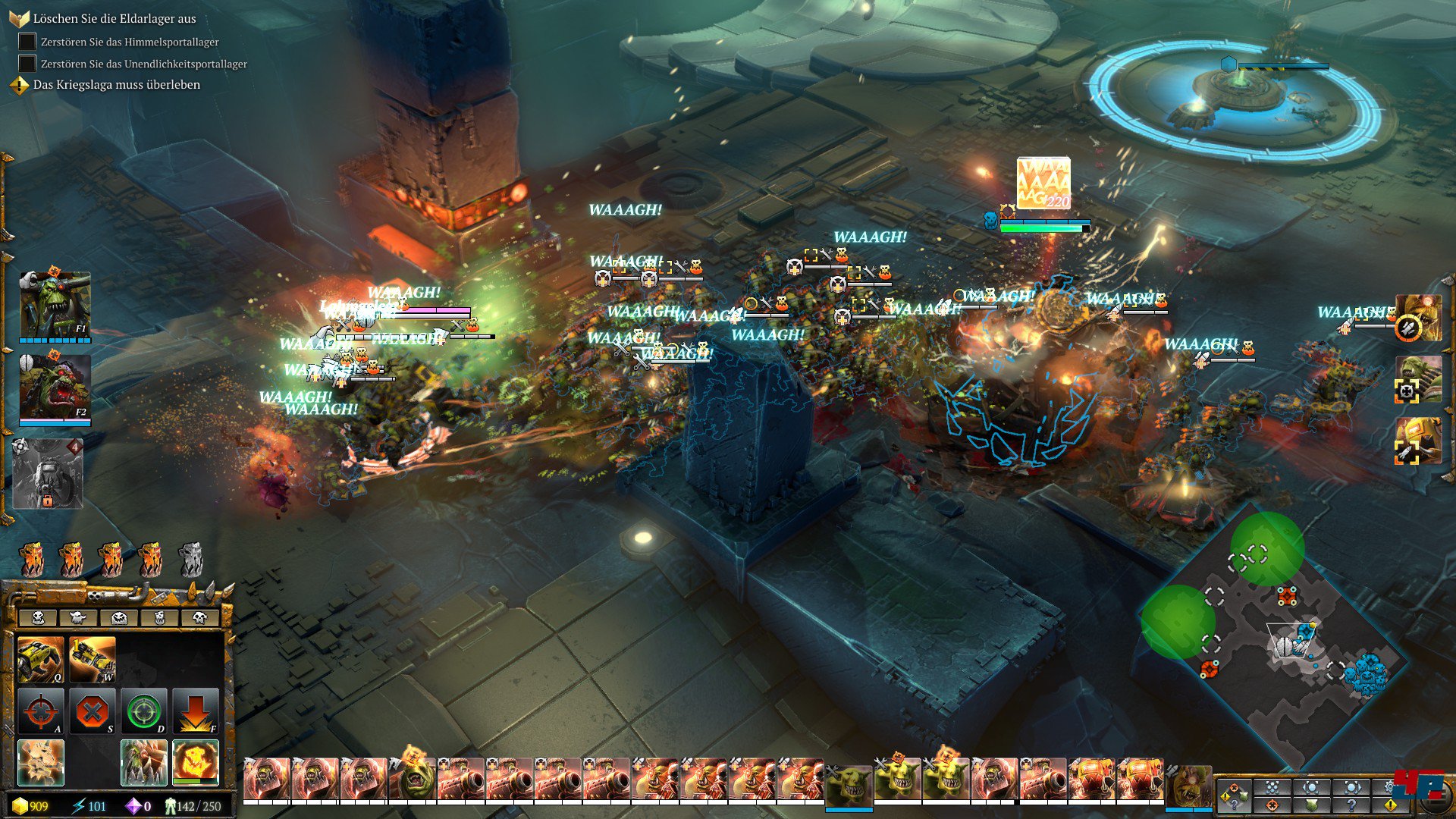Viewport: 1456px width, 819px height.
Task: Choose the green shield defend ping button
Action: 1312,805
